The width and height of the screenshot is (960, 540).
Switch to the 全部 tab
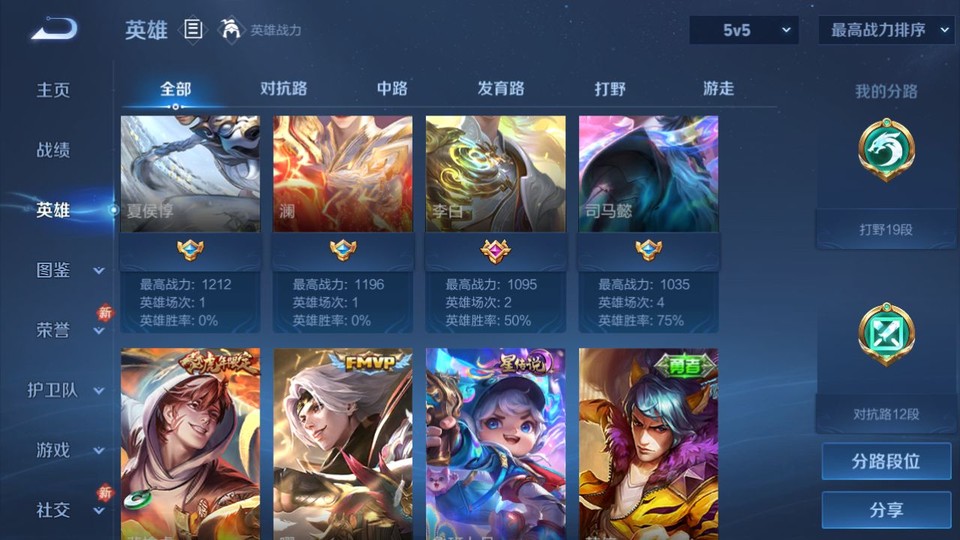[x=176, y=89]
